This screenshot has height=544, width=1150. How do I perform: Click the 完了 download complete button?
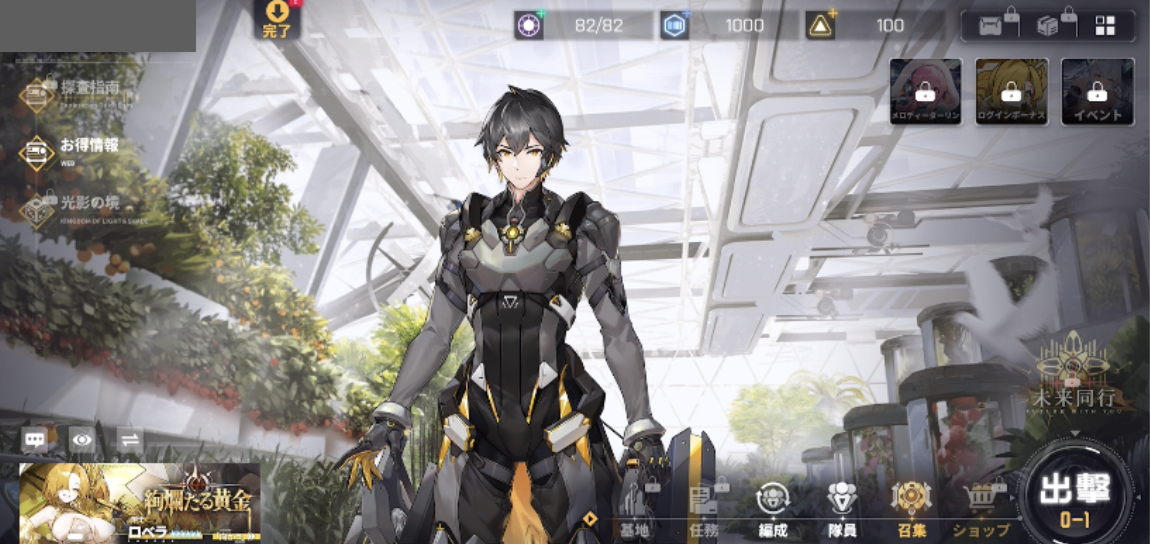(x=276, y=19)
